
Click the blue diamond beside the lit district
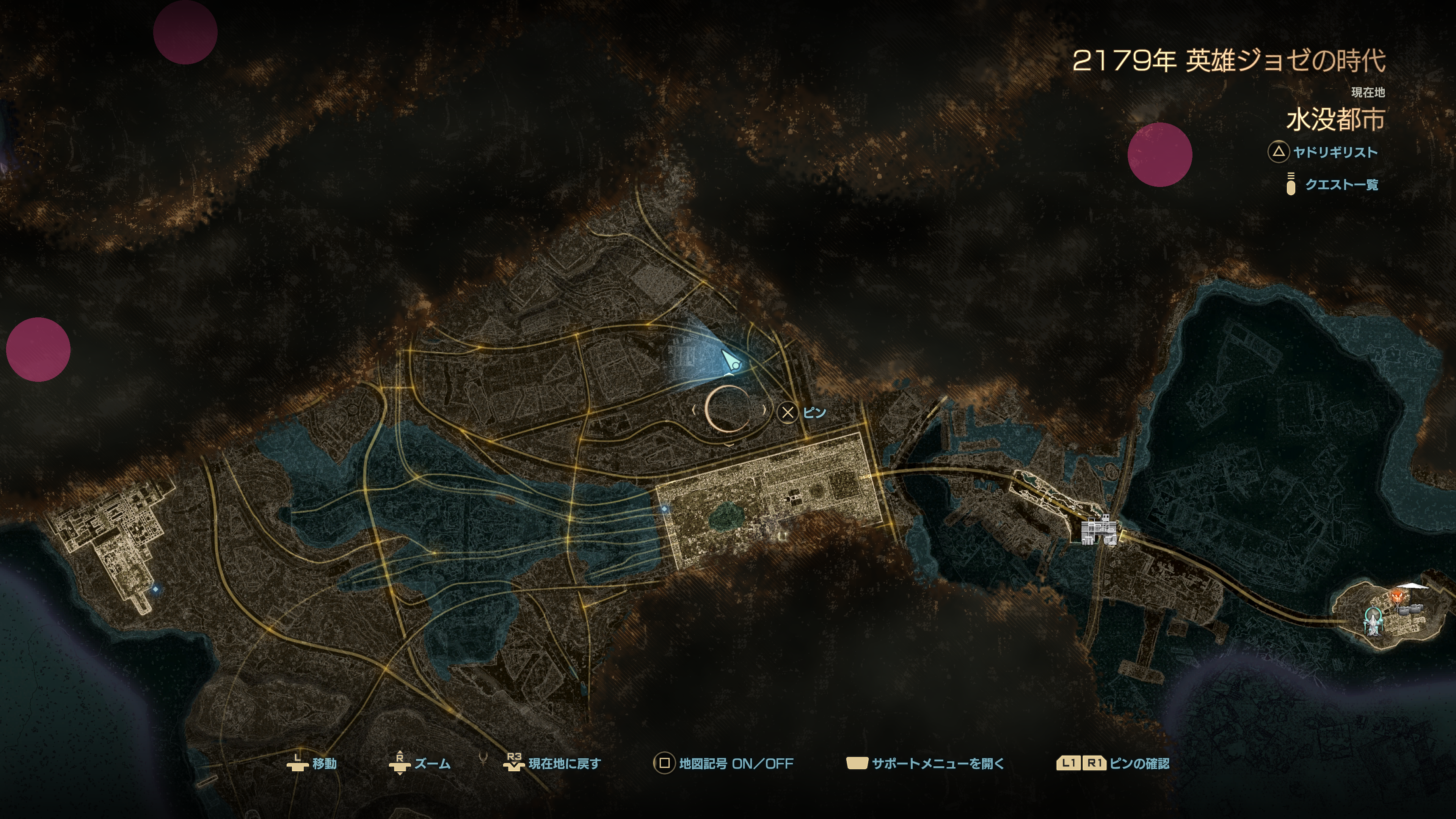click(664, 509)
